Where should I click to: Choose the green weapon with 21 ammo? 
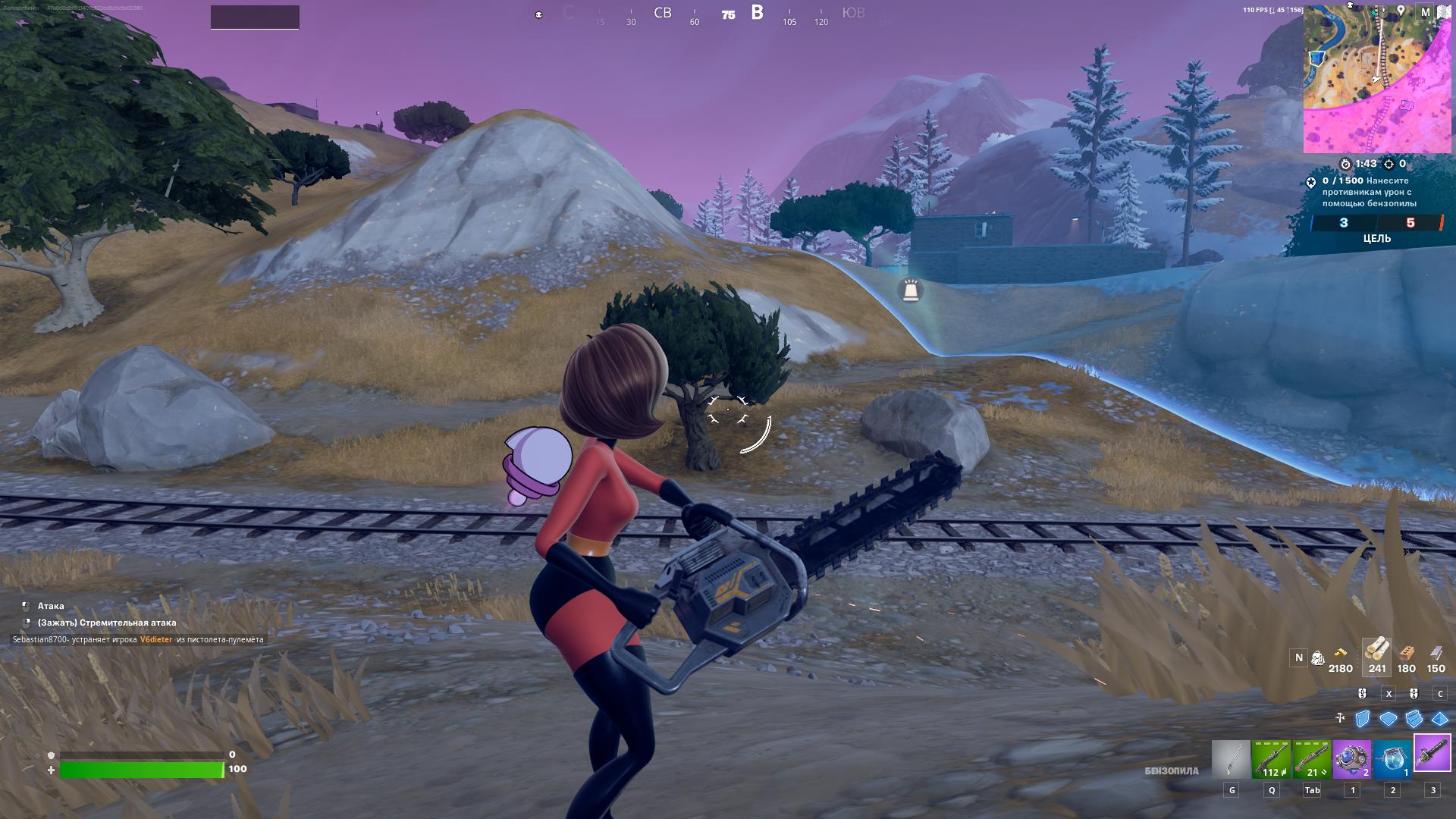click(1312, 759)
